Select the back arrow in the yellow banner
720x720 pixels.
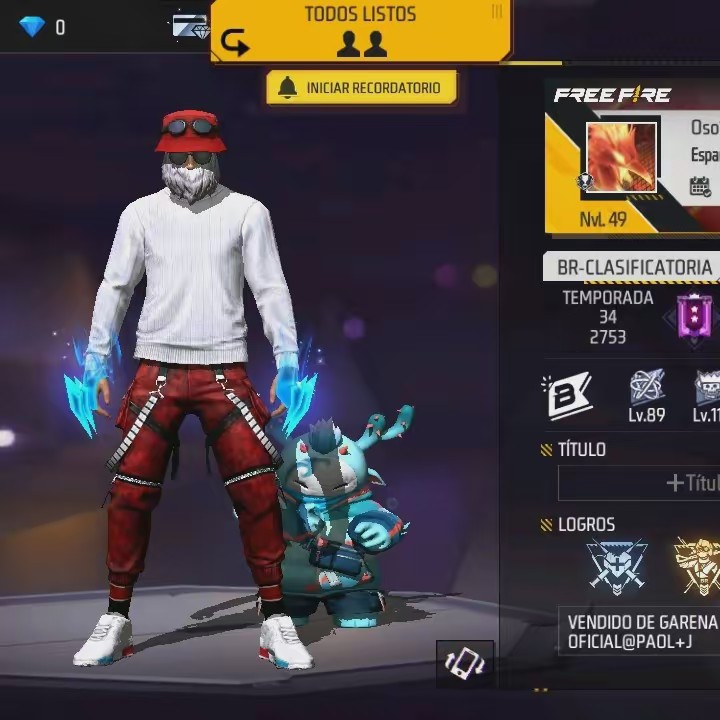pos(234,42)
